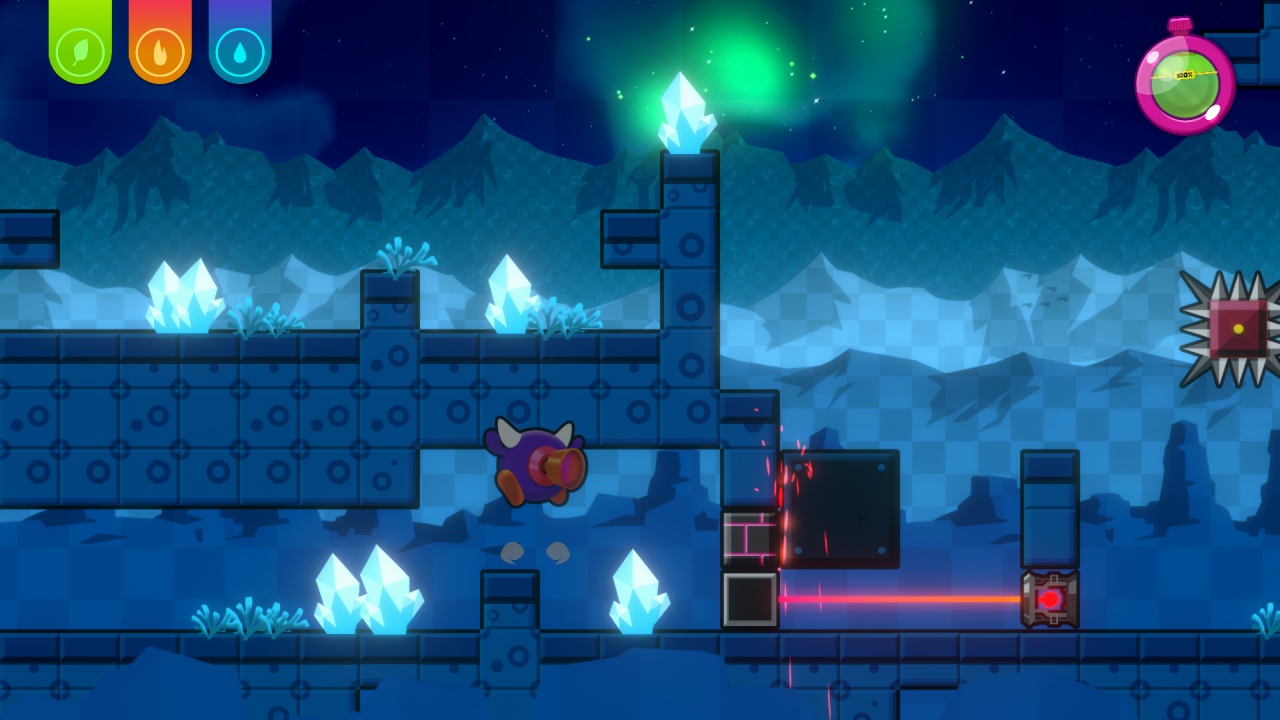Click the tall crystal right of the character
The image size is (1280, 720).
pos(640,590)
